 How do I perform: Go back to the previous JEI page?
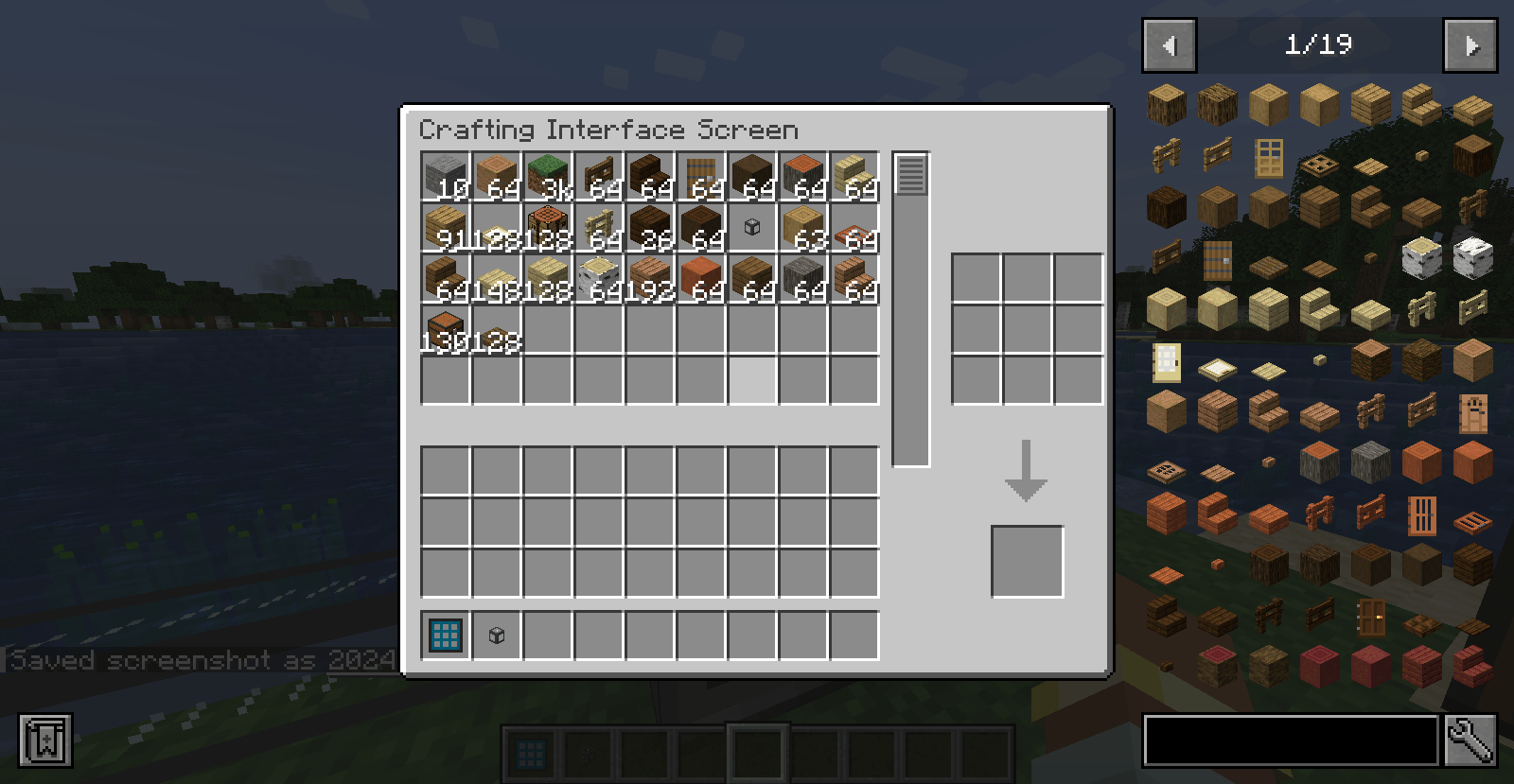[x=1169, y=44]
